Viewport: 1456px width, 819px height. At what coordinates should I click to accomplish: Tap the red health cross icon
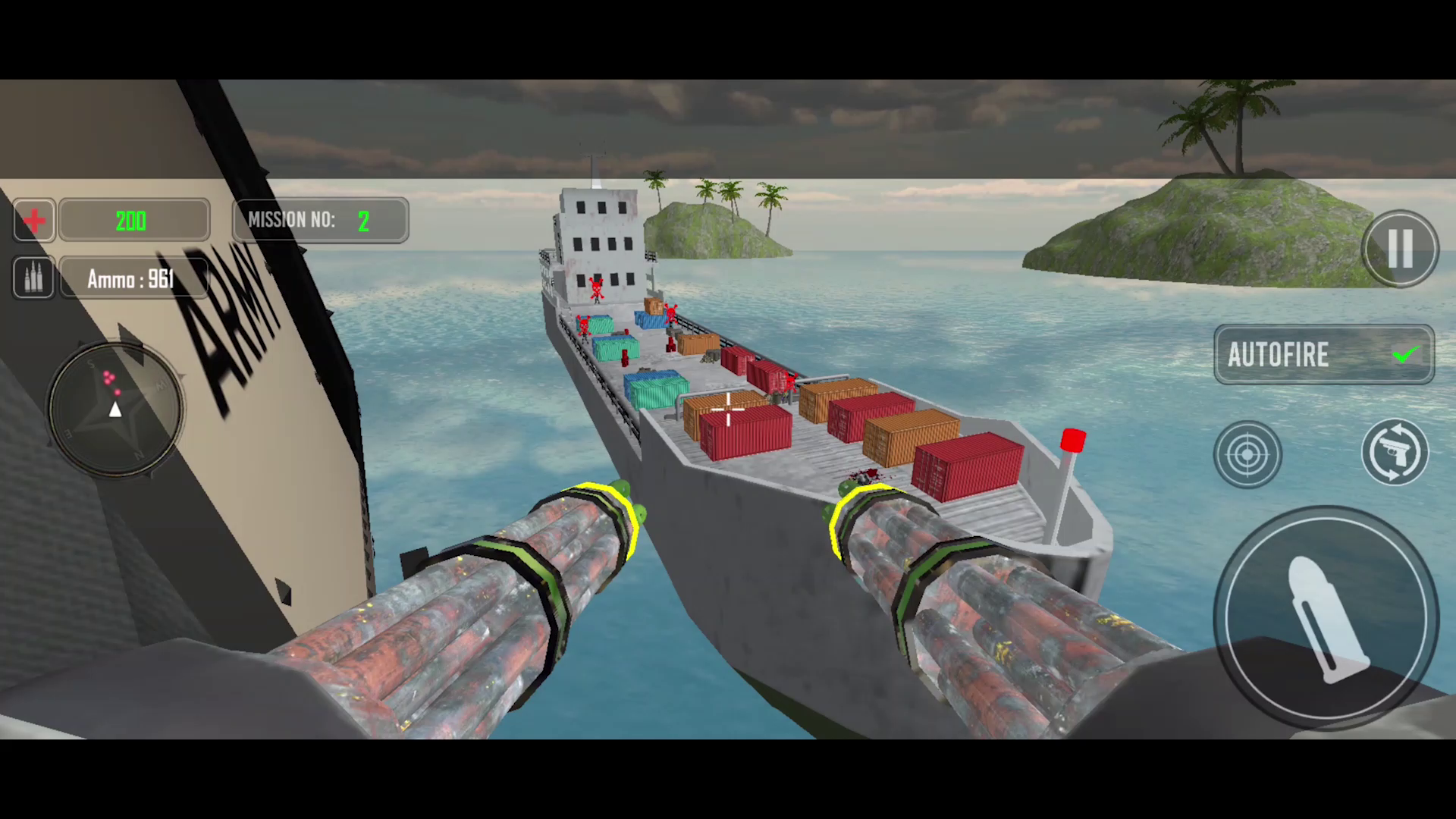click(33, 221)
